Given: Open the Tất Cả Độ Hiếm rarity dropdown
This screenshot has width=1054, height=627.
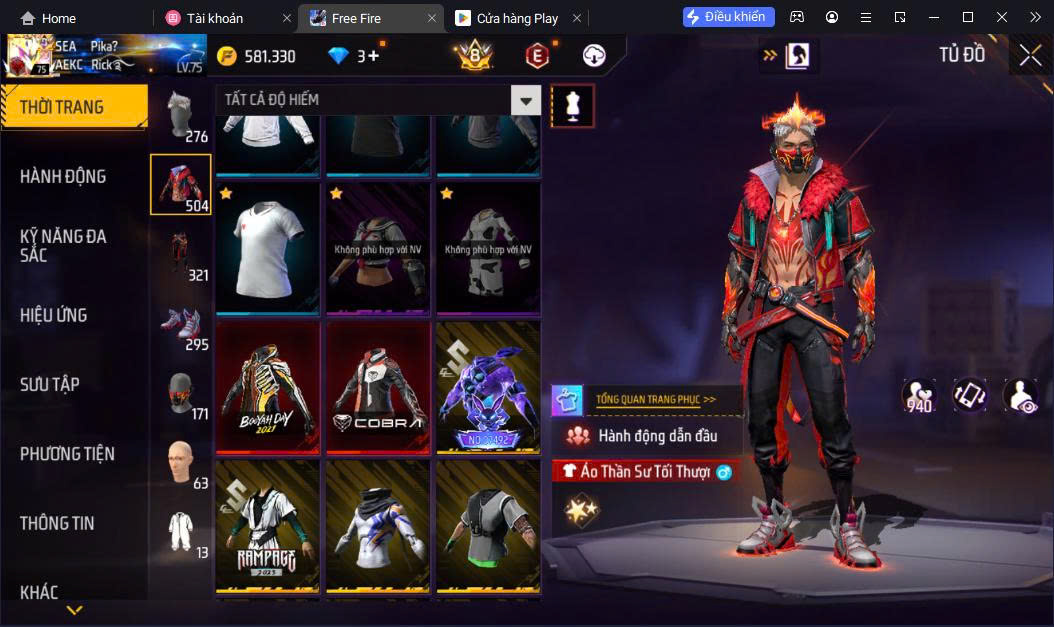Looking at the screenshot, I should (x=526, y=100).
